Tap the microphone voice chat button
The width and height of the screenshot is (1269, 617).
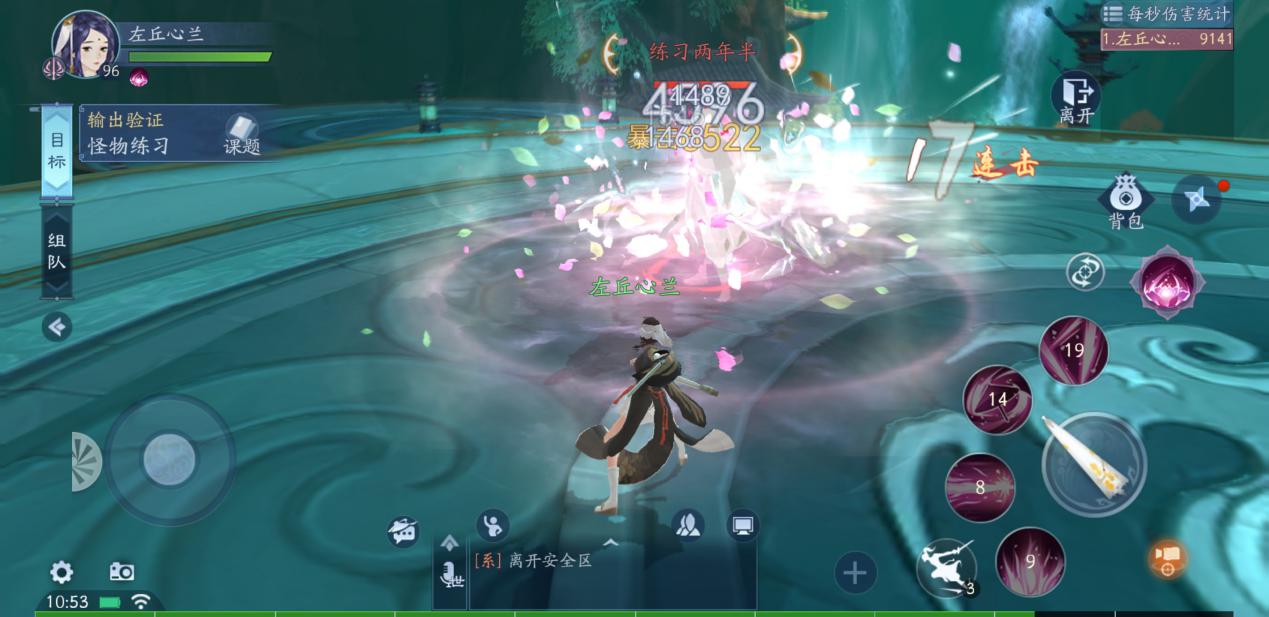[x=451, y=574]
